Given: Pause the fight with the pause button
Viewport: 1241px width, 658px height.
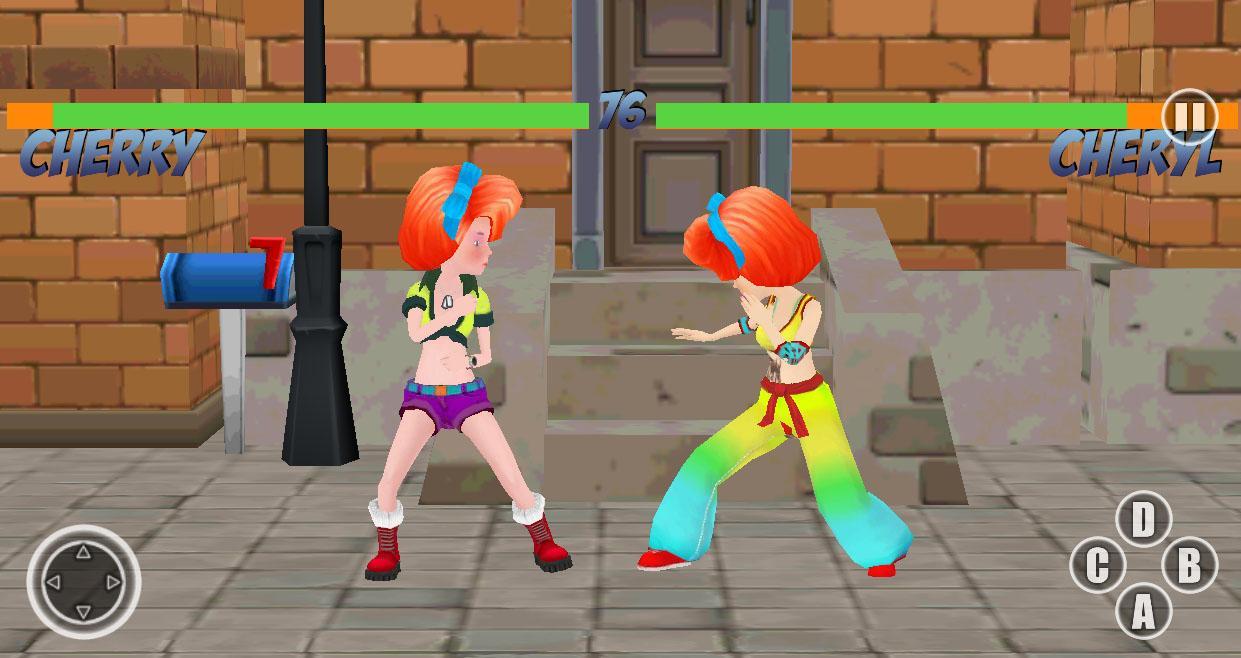Looking at the screenshot, I should tap(1188, 117).
